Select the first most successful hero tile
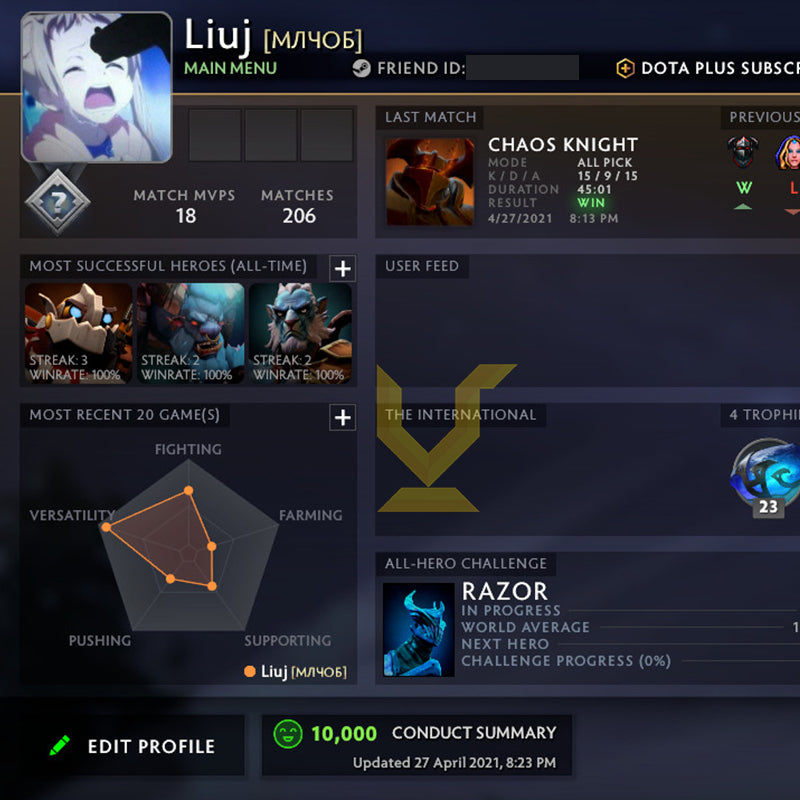 tap(78, 334)
